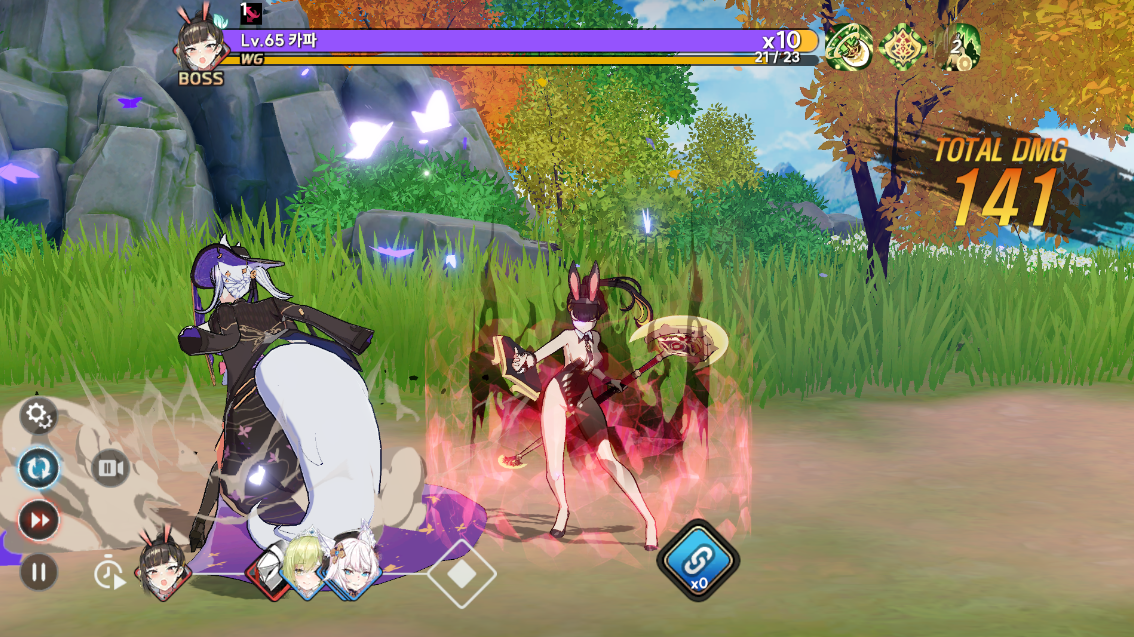The height and width of the screenshot is (637, 1134).
Task: Inspect the diamond red crest boss buff
Action: tap(903, 47)
